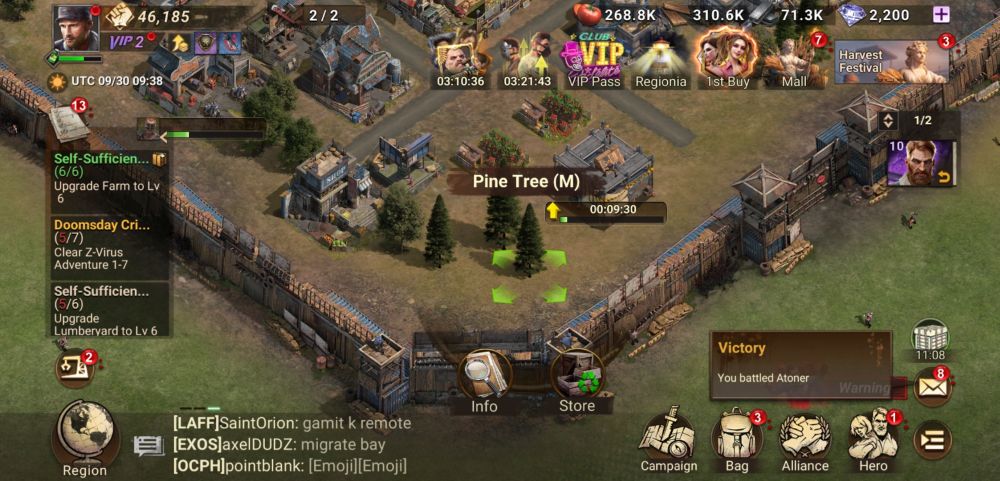Show Info for the Pine Tree
The width and height of the screenshot is (1000, 481).
coord(485,380)
